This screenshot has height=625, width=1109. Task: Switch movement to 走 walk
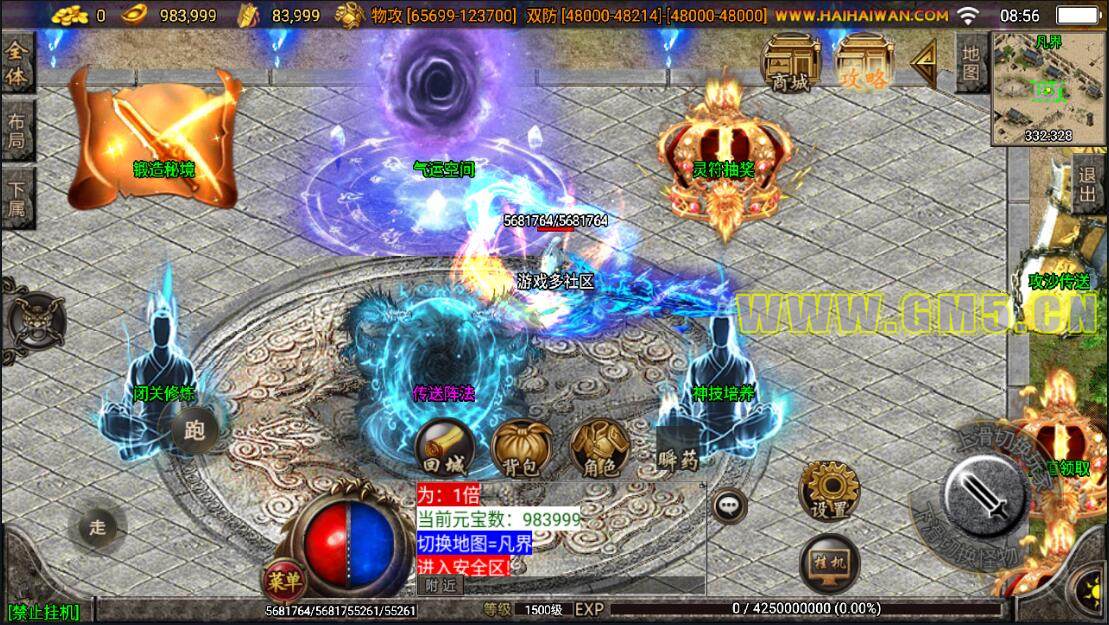pos(97,527)
